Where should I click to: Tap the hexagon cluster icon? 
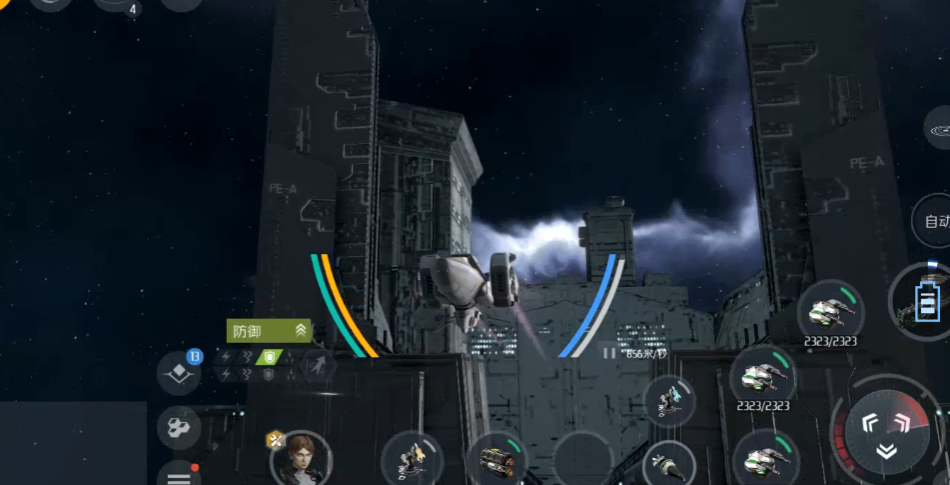(178, 427)
